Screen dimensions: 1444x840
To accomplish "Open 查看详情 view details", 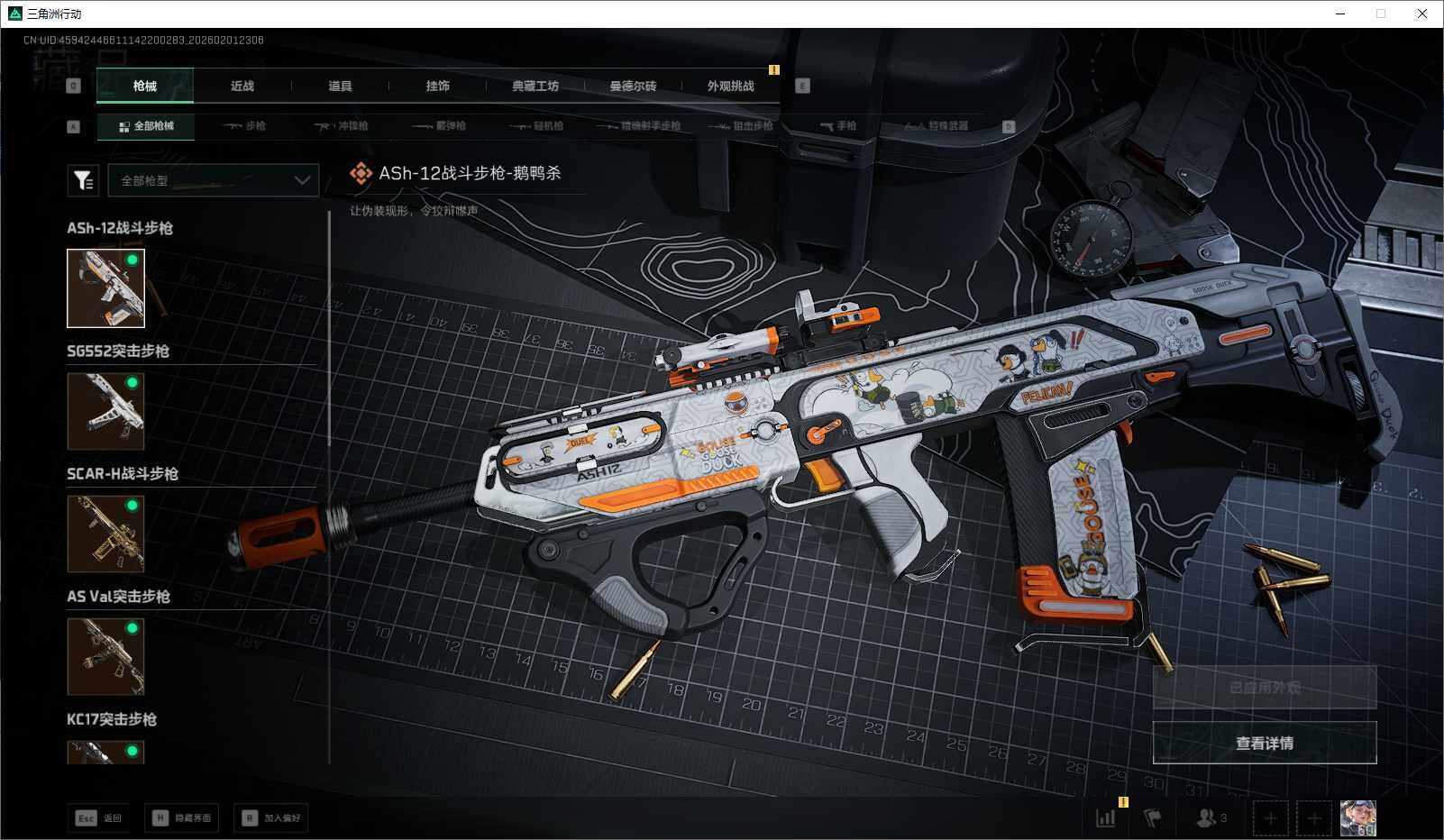I will click(1264, 743).
